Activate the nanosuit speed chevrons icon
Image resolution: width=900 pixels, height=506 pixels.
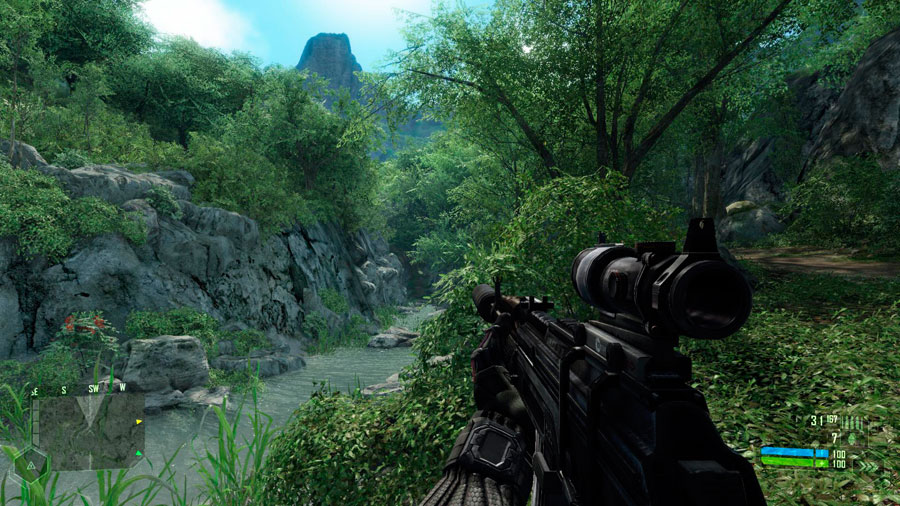tap(868, 466)
